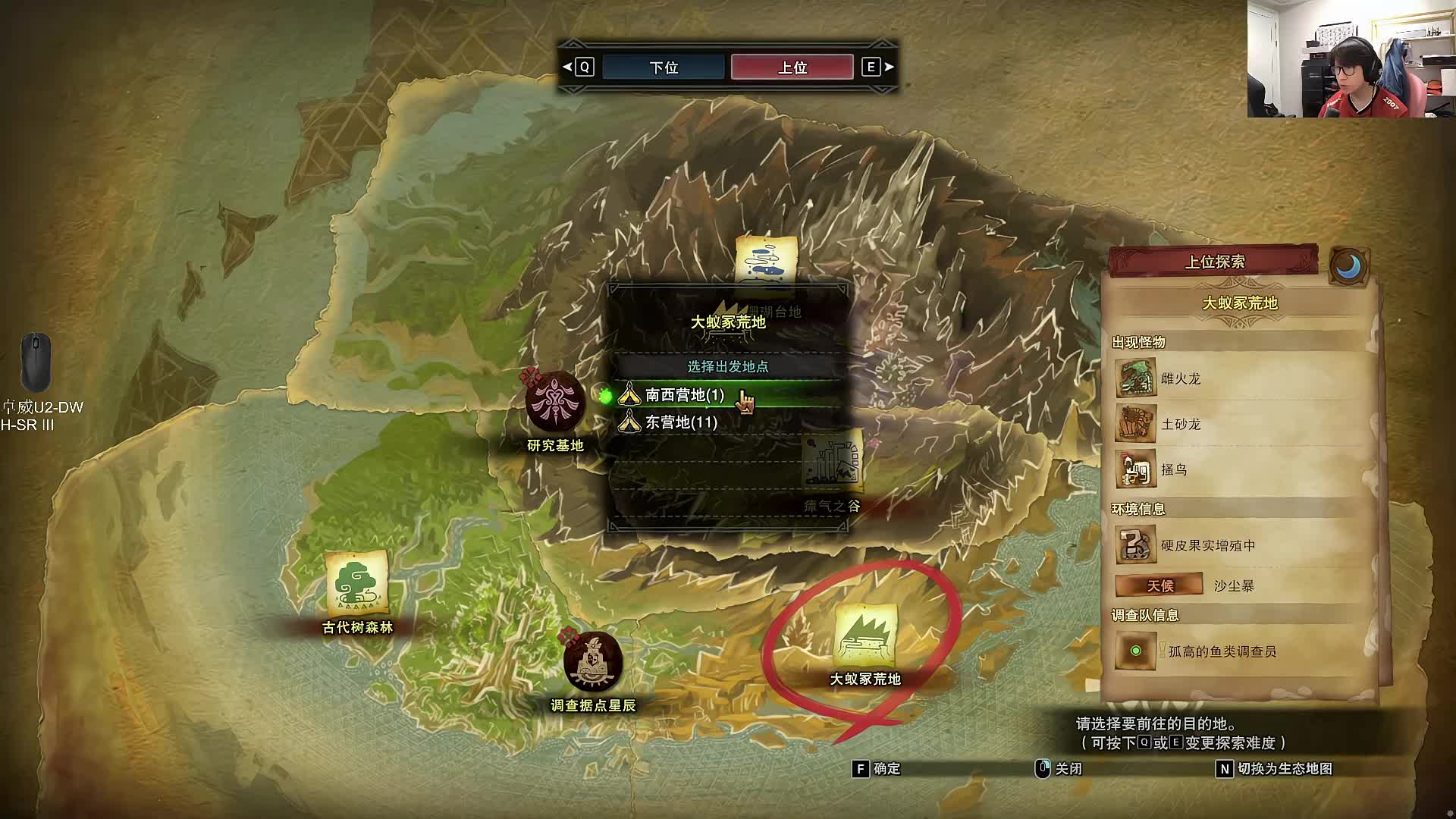Click the 关闭 close button
The image size is (1456, 819).
click(x=1060, y=769)
